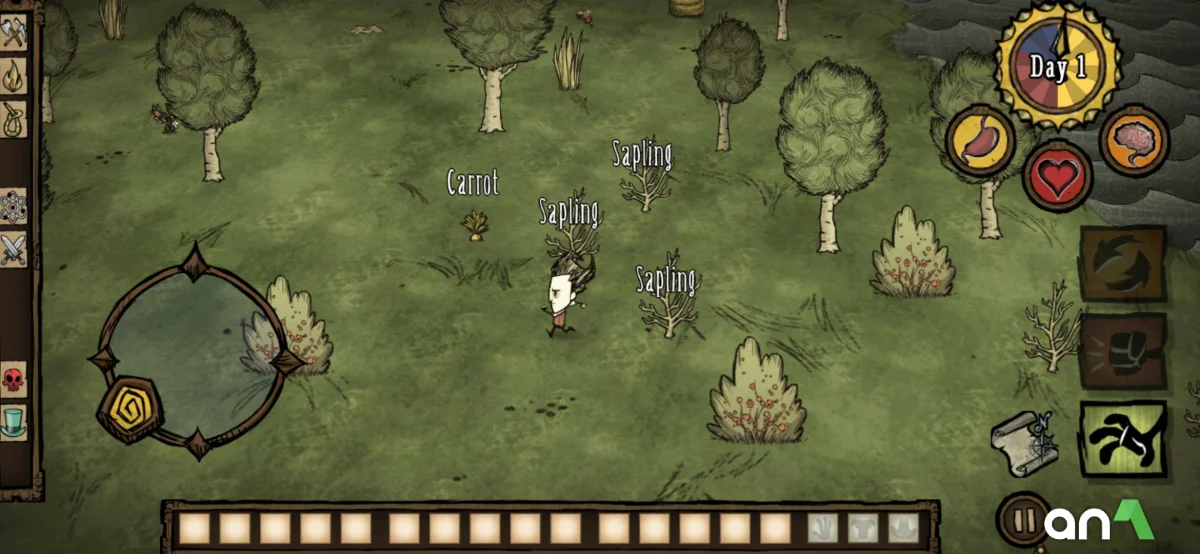Open the Tools crafting tab
Viewport: 1200px width, 554px height.
coord(14,33)
